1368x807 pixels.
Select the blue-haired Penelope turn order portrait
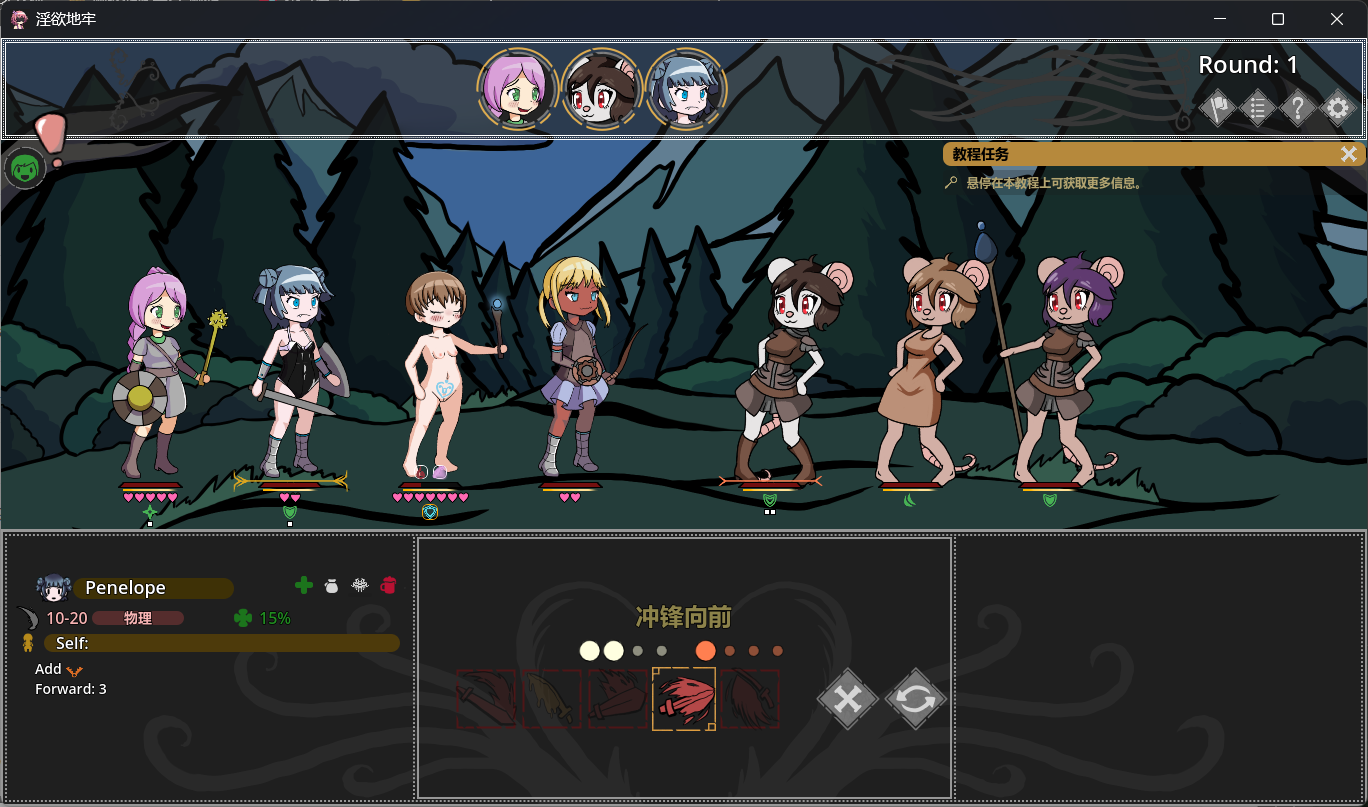click(686, 88)
